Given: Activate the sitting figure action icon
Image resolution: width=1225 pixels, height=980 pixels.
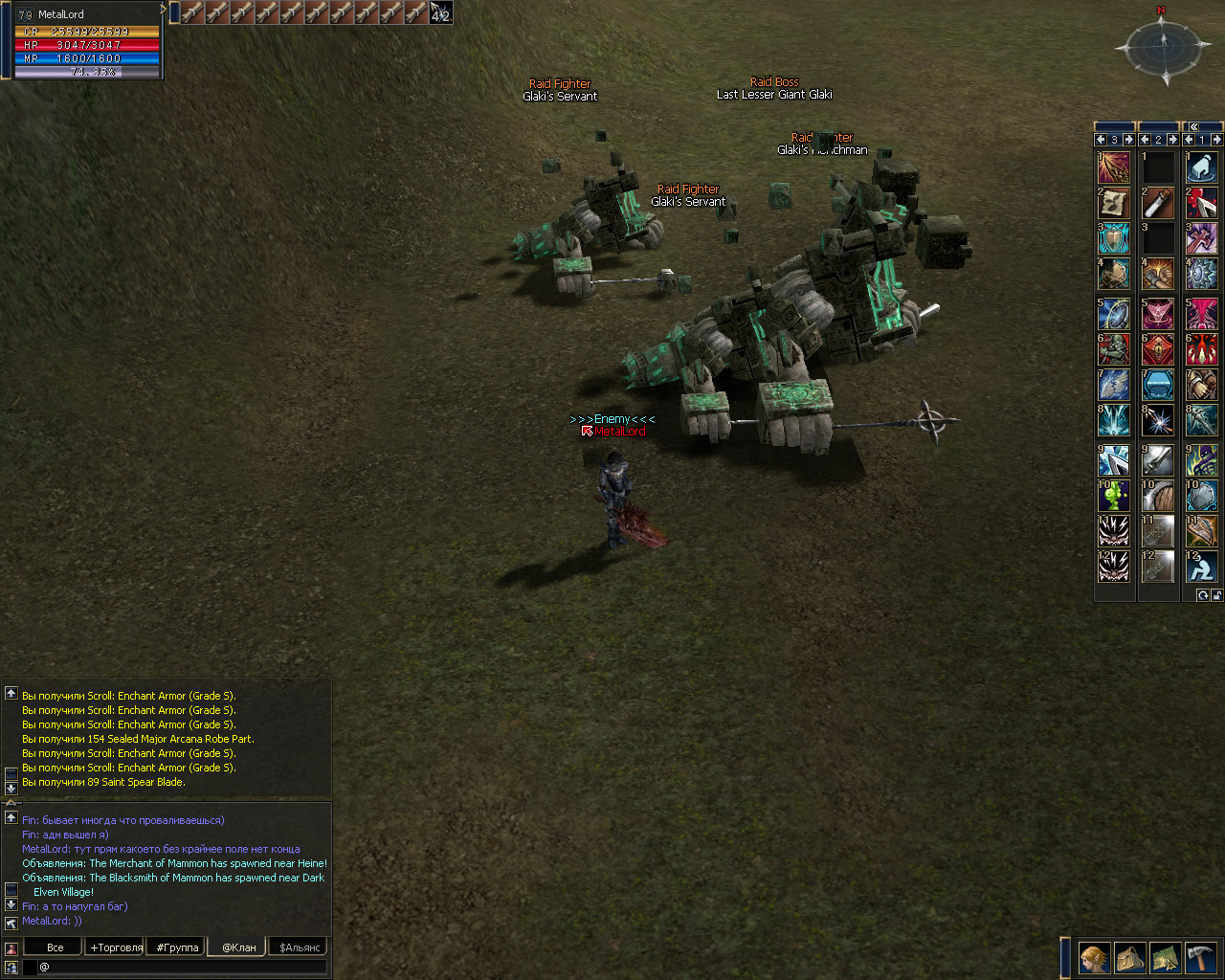Looking at the screenshot, I should [x=1201, y=567].
